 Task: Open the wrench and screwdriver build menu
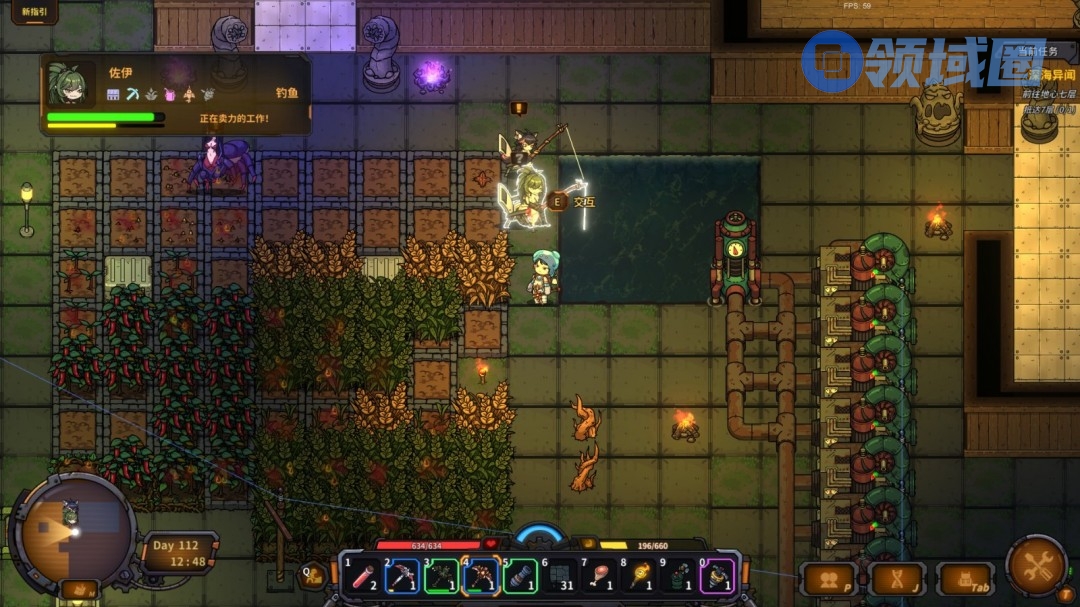tap(1036, 566)
